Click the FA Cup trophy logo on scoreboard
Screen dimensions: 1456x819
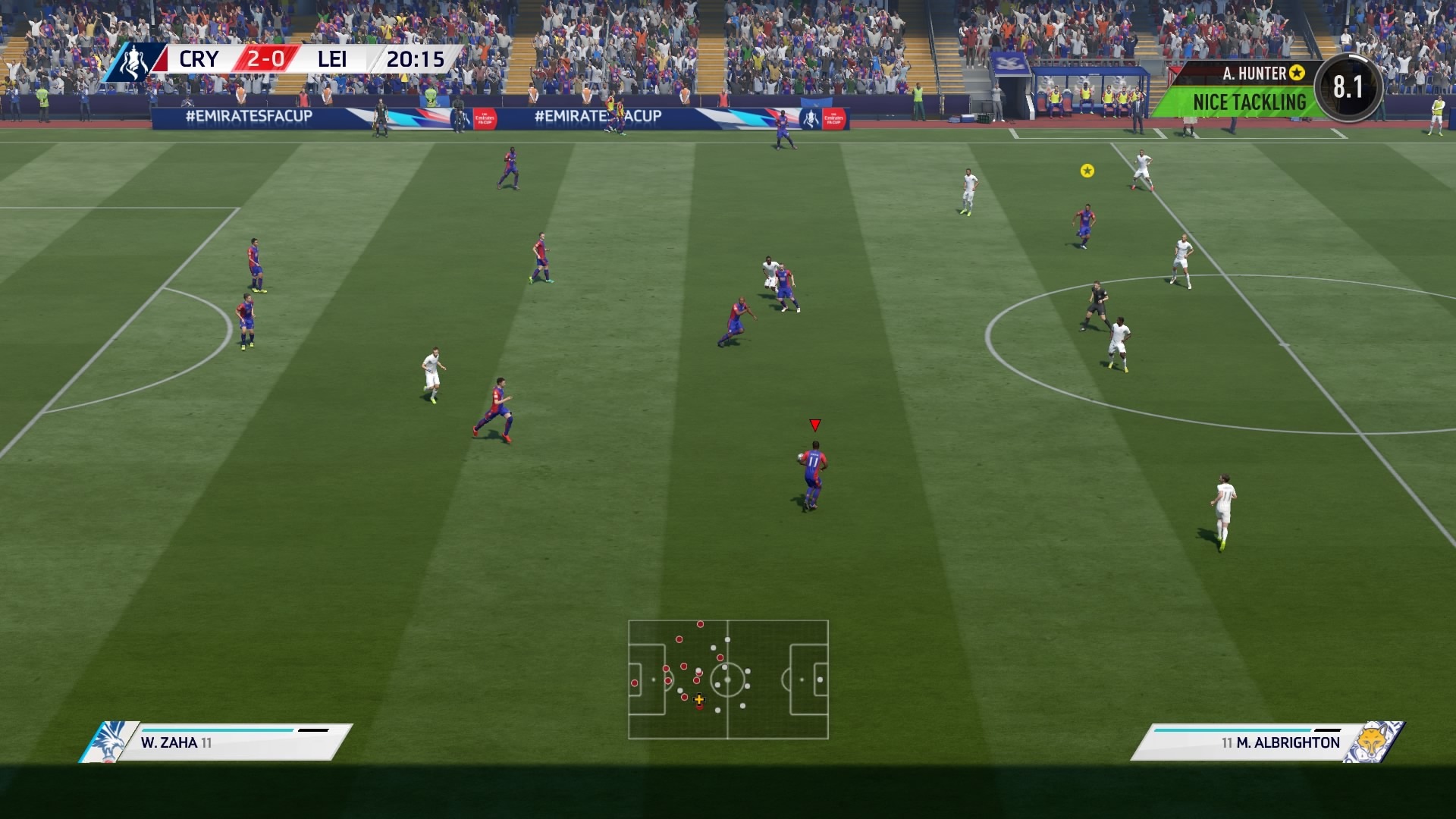pyautogui.click(x=134, y=61)
